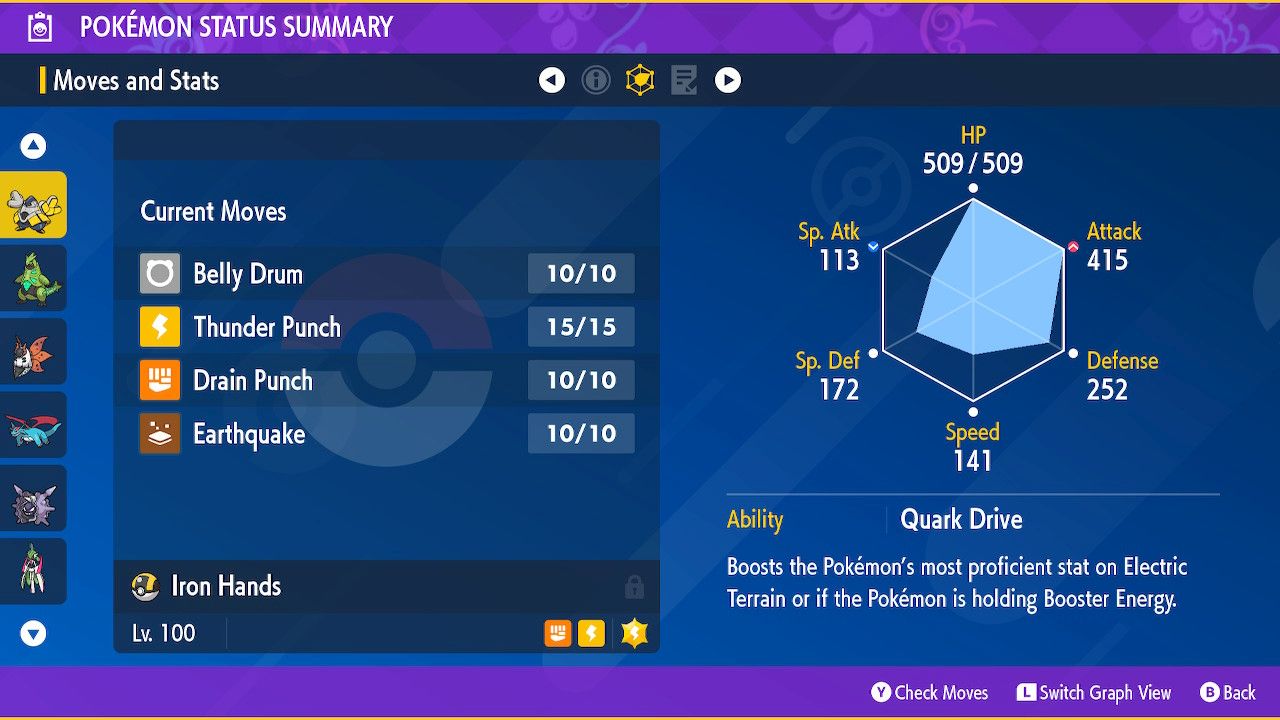Click the right arrow to view next page
This screenshot has height=720, width=1280.
728,80
